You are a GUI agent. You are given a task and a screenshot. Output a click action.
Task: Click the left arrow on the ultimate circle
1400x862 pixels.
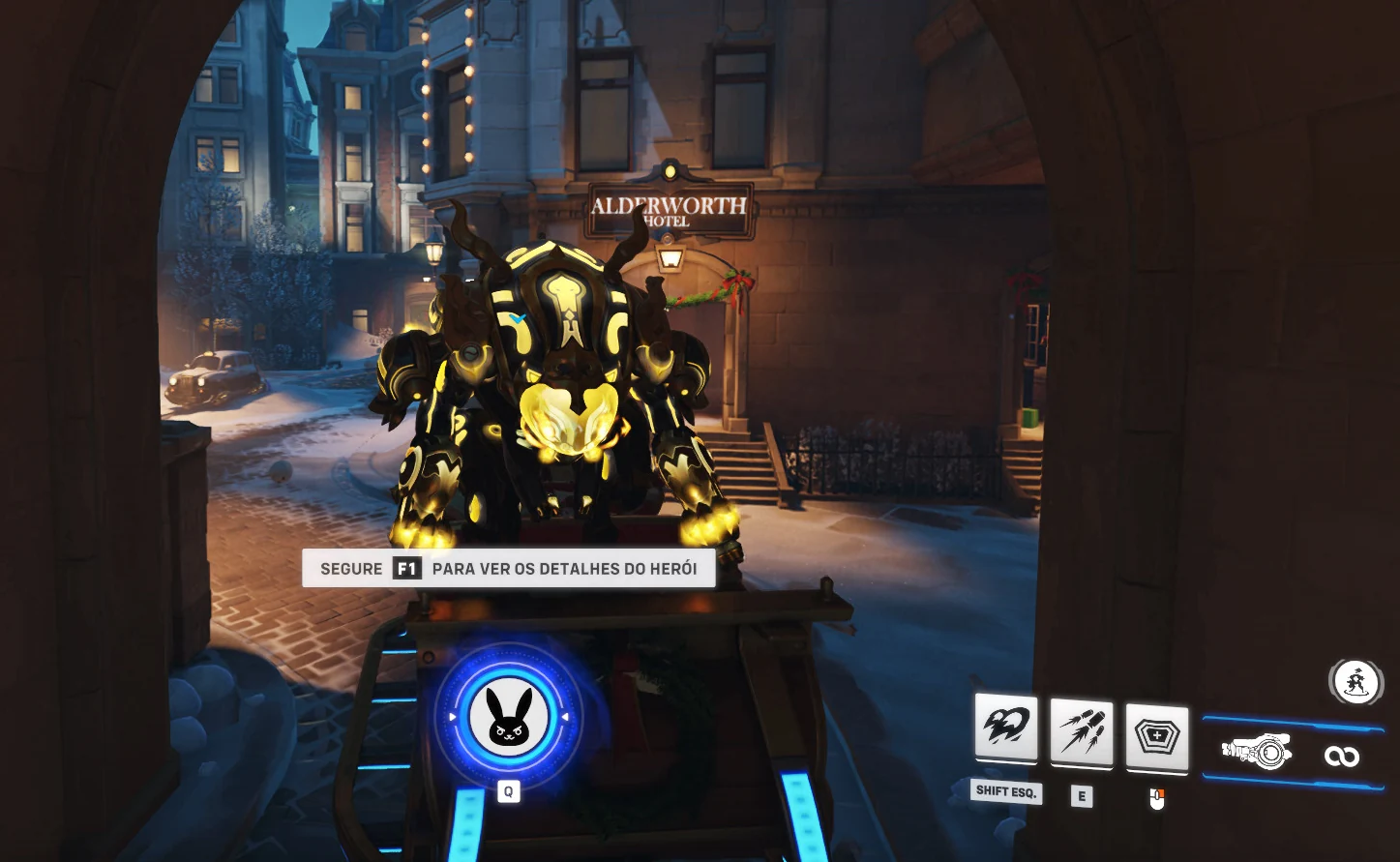pos(453,716)
